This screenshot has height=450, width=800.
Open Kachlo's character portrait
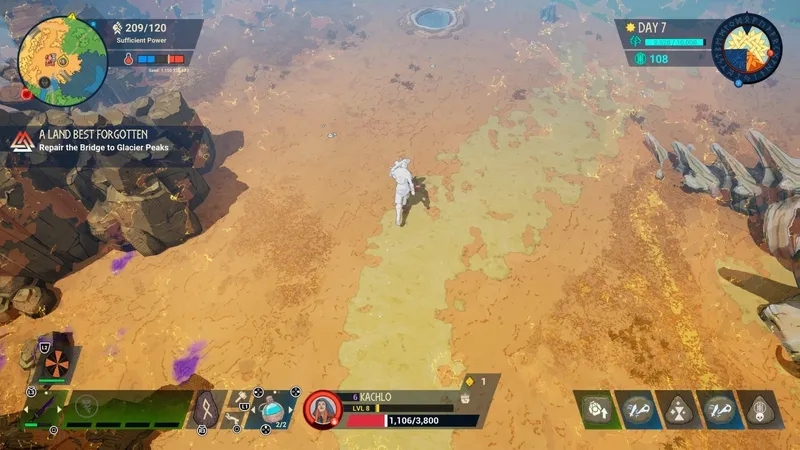322,409
